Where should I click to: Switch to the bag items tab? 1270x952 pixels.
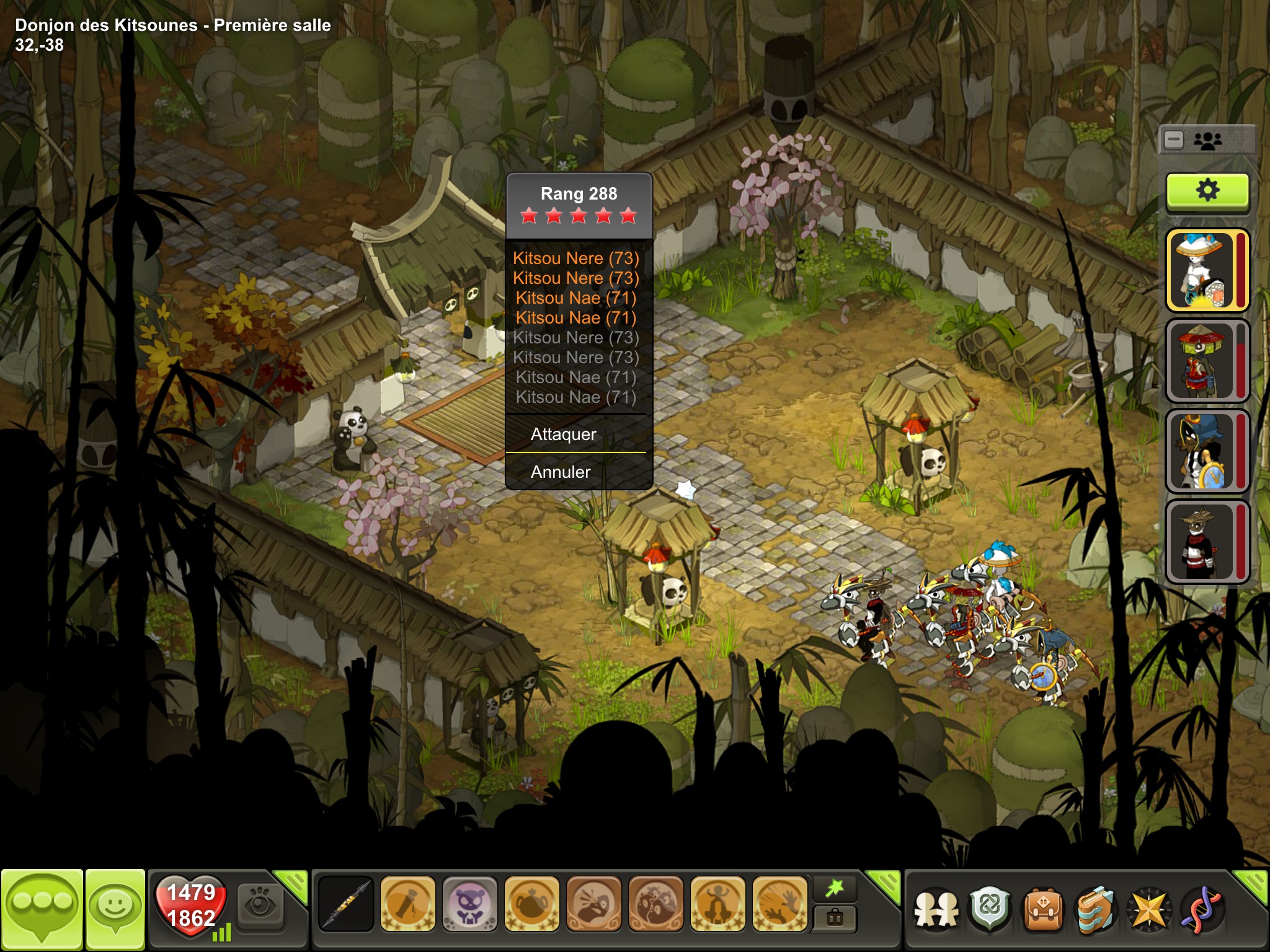click(x=835, y=918)
